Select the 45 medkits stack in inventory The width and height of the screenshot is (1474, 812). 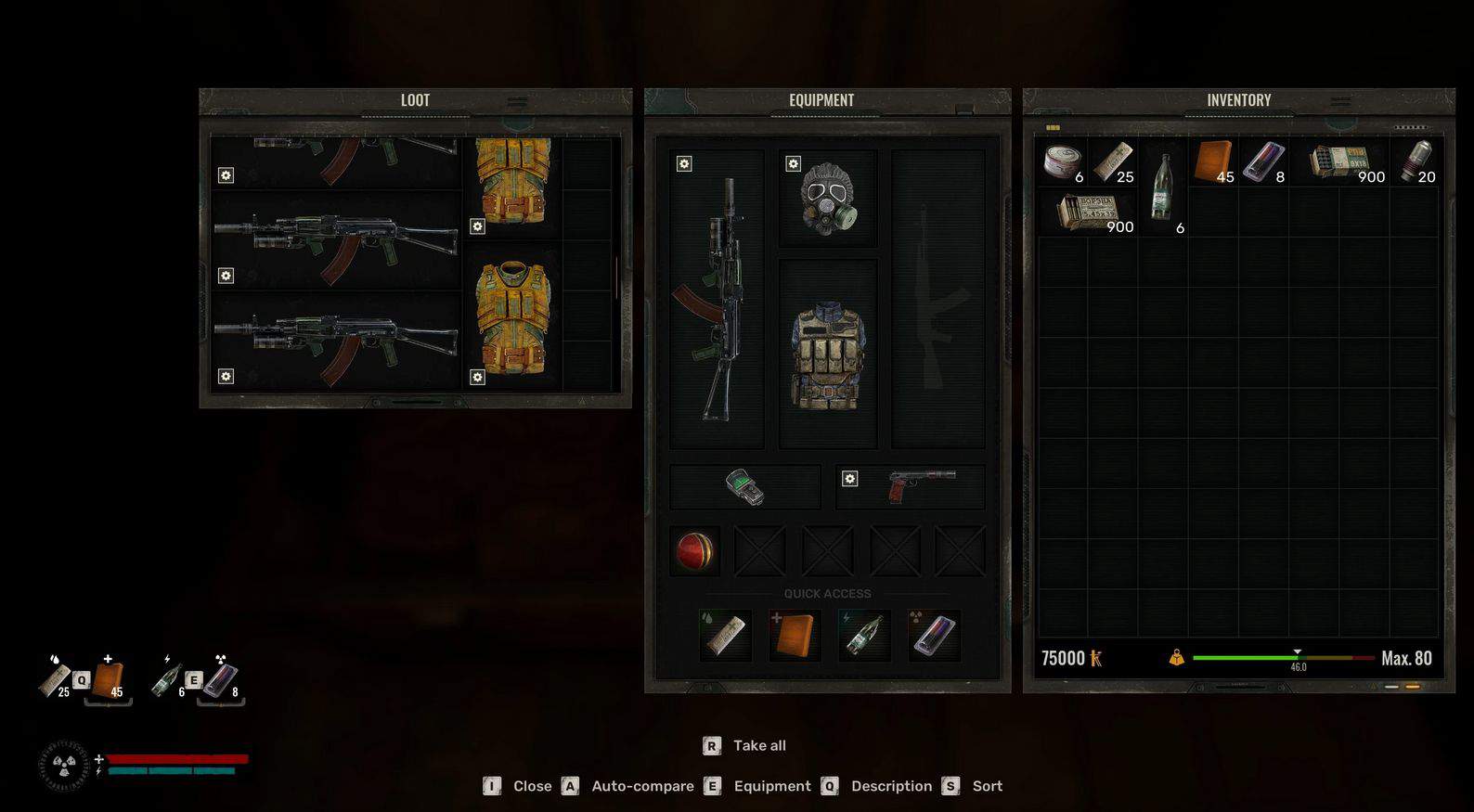click(x=1213, y=161)
